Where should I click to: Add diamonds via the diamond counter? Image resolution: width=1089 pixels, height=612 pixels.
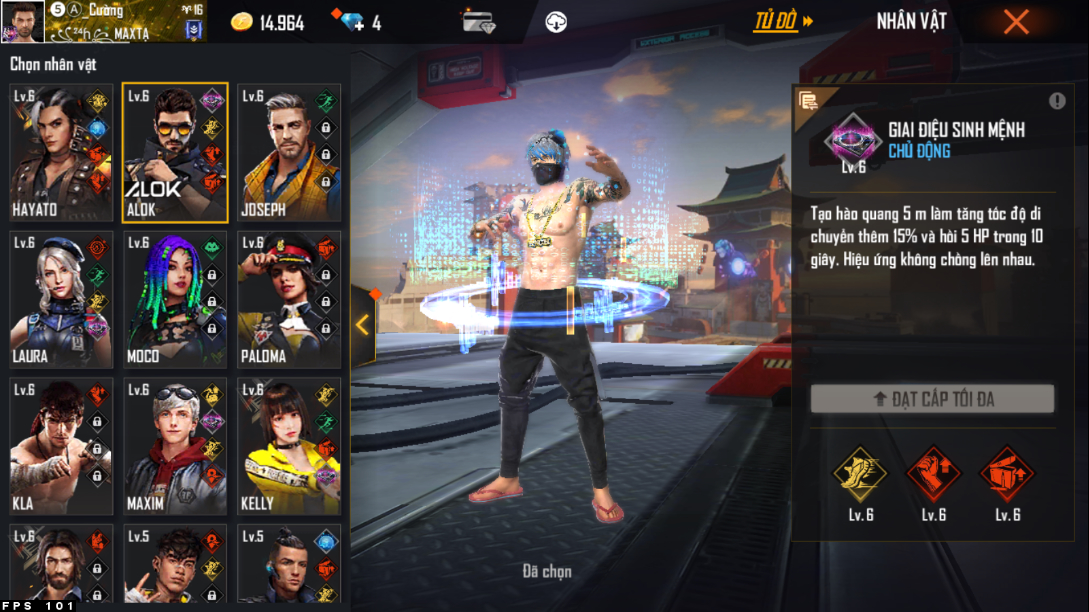(353, 22)
